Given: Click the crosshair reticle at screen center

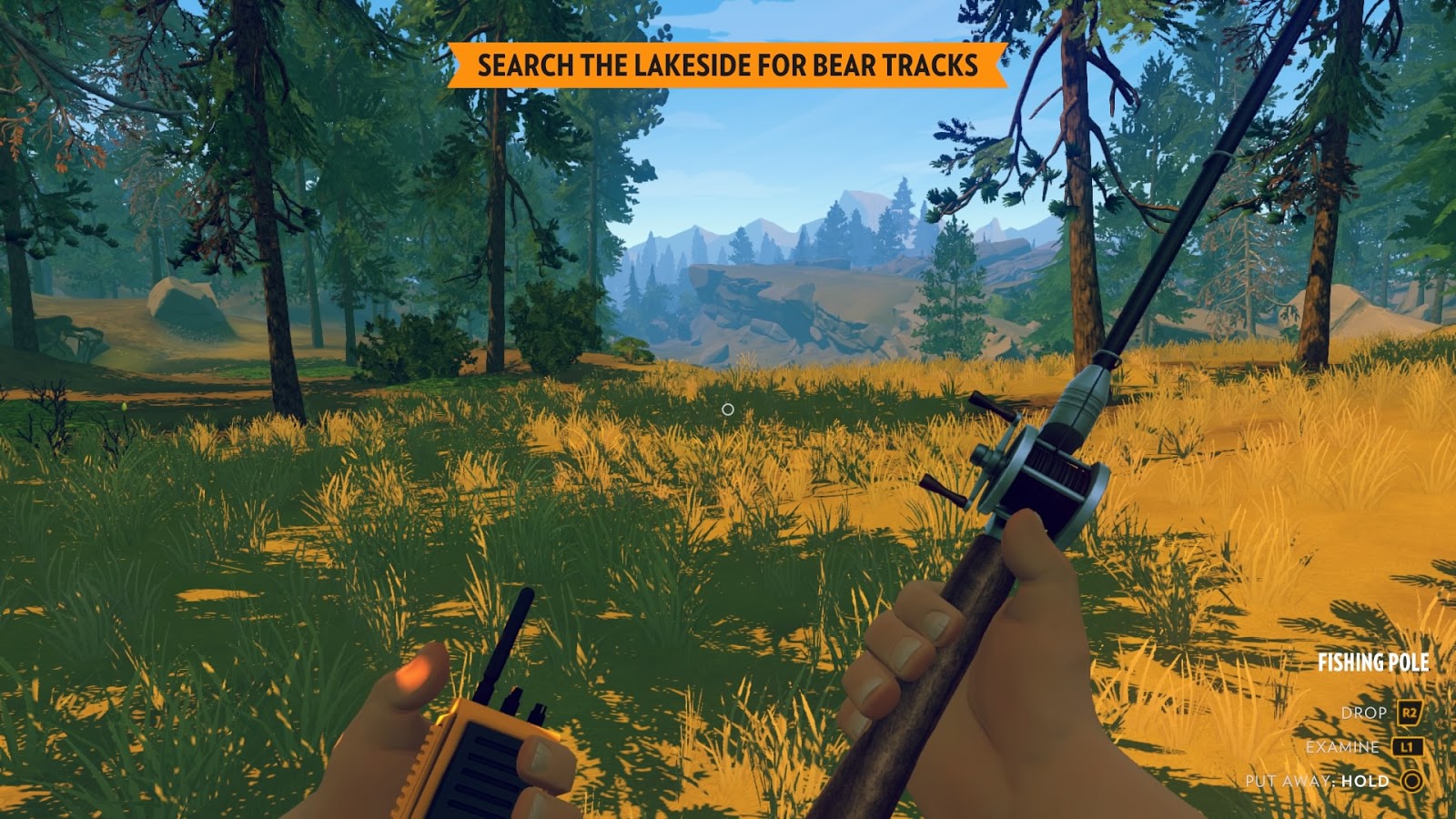Looking at the screenshot, I should click(x=728, y=409).
